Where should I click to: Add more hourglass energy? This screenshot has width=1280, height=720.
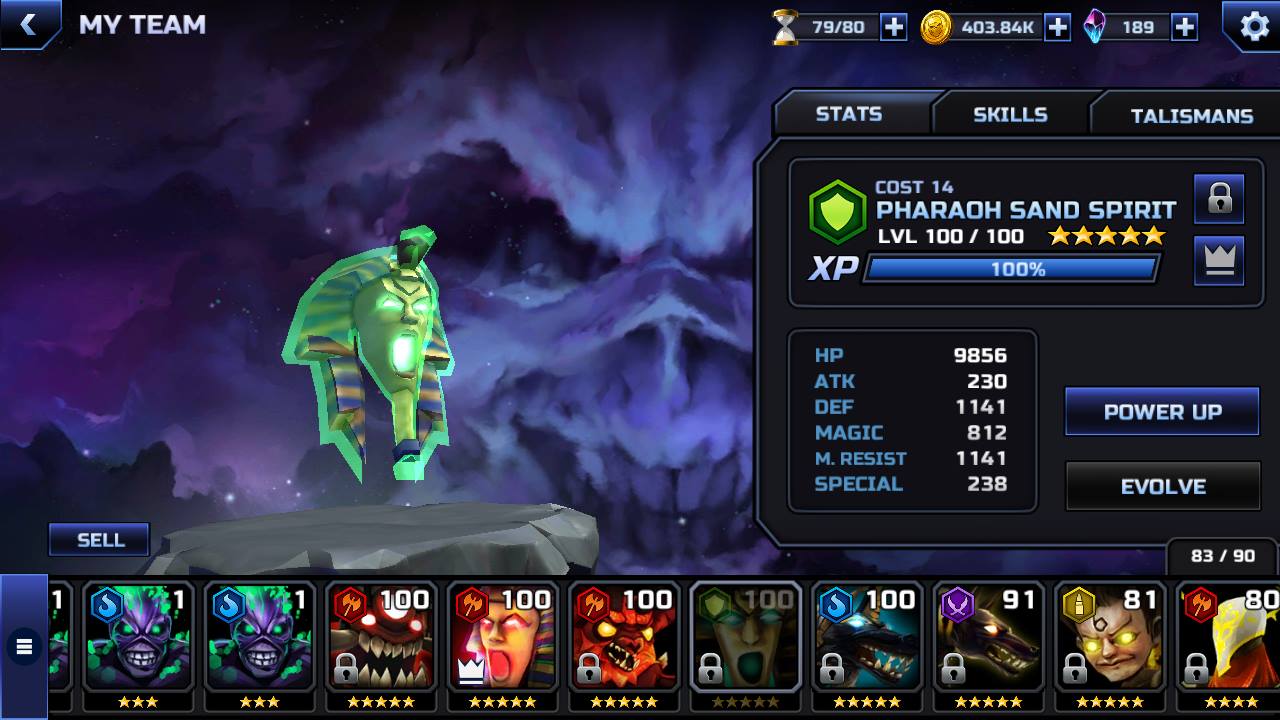click(x=893, y=28)
